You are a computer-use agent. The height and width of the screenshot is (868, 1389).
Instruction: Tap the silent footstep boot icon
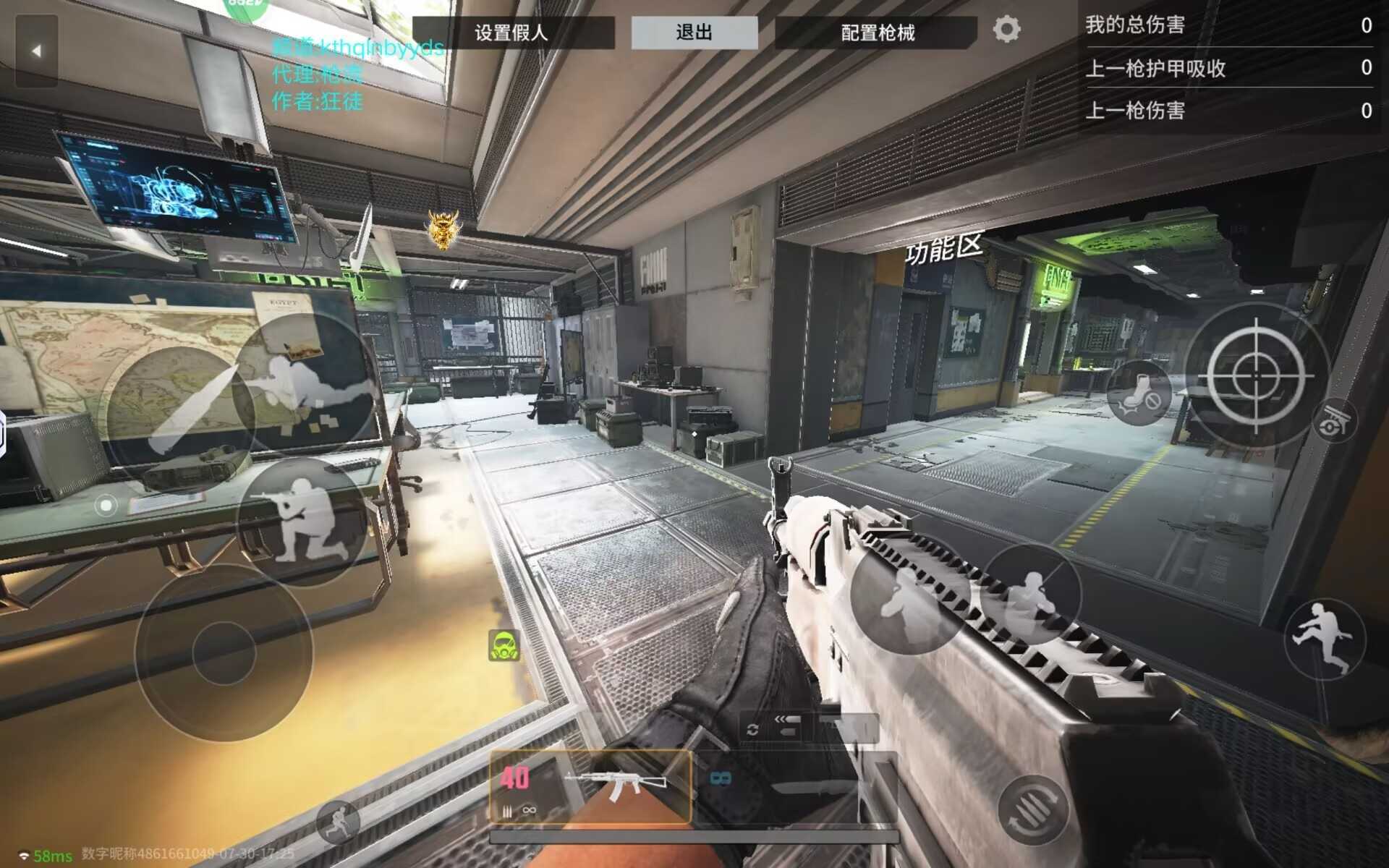coord(1139,393)
